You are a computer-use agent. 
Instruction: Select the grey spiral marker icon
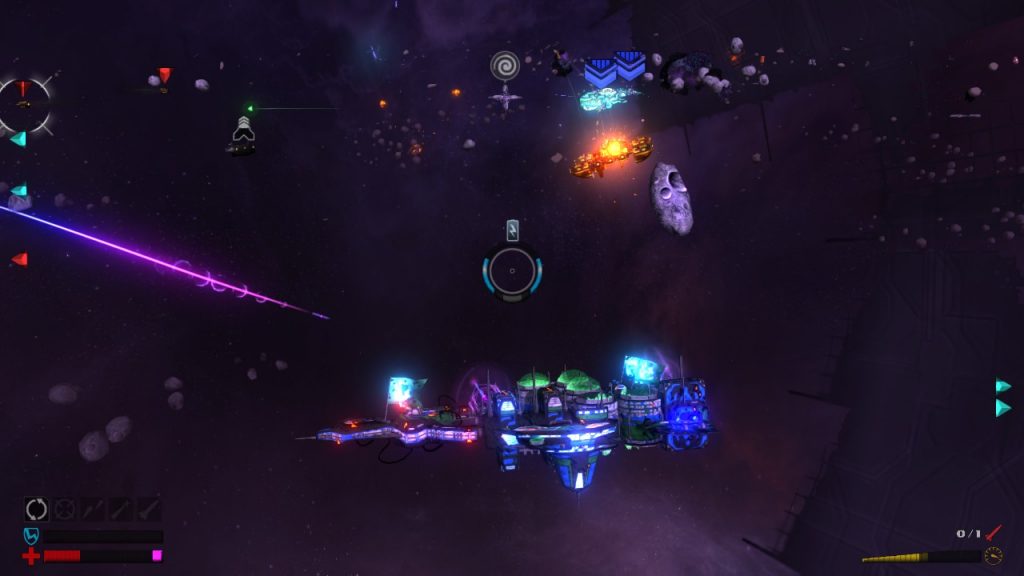coord(505,66)
